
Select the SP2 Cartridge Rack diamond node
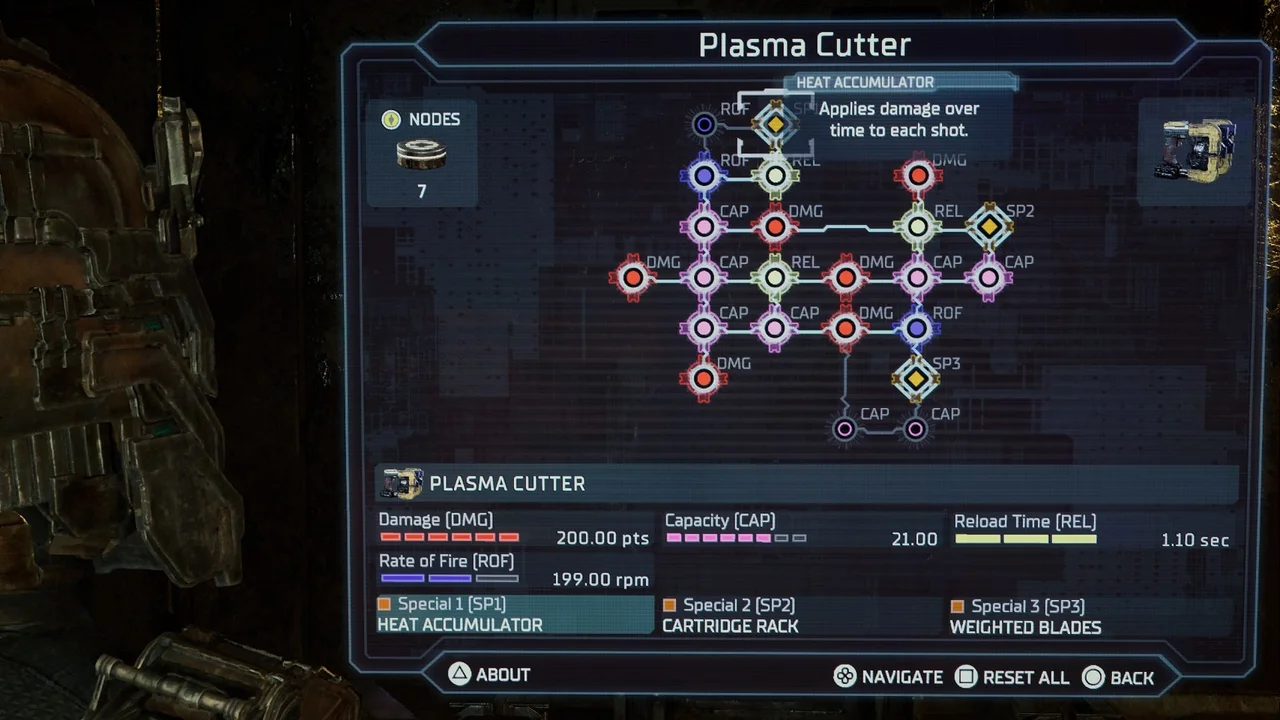[990, 226]
